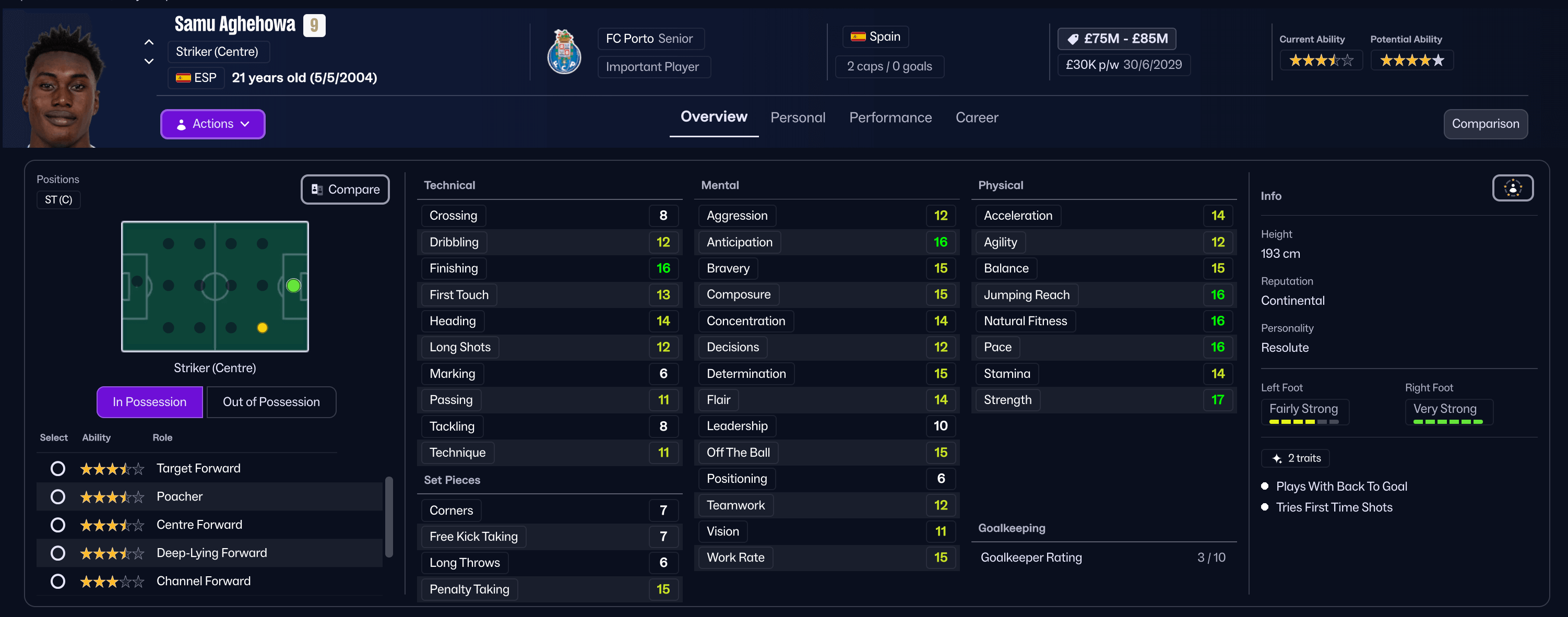Open the Actions dropdown

coord(212,124)
